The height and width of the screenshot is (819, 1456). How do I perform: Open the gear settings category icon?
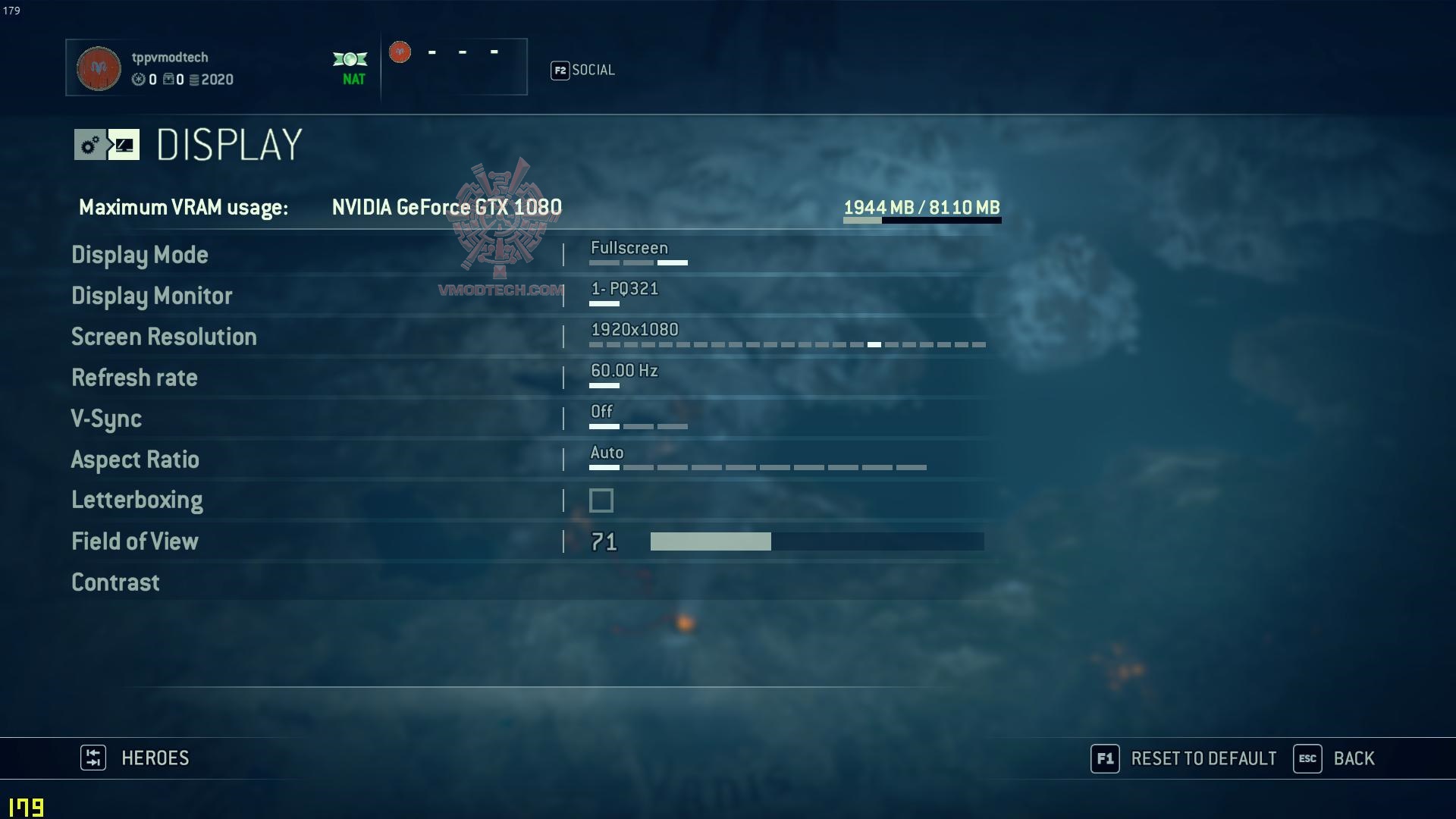point(89,145)
